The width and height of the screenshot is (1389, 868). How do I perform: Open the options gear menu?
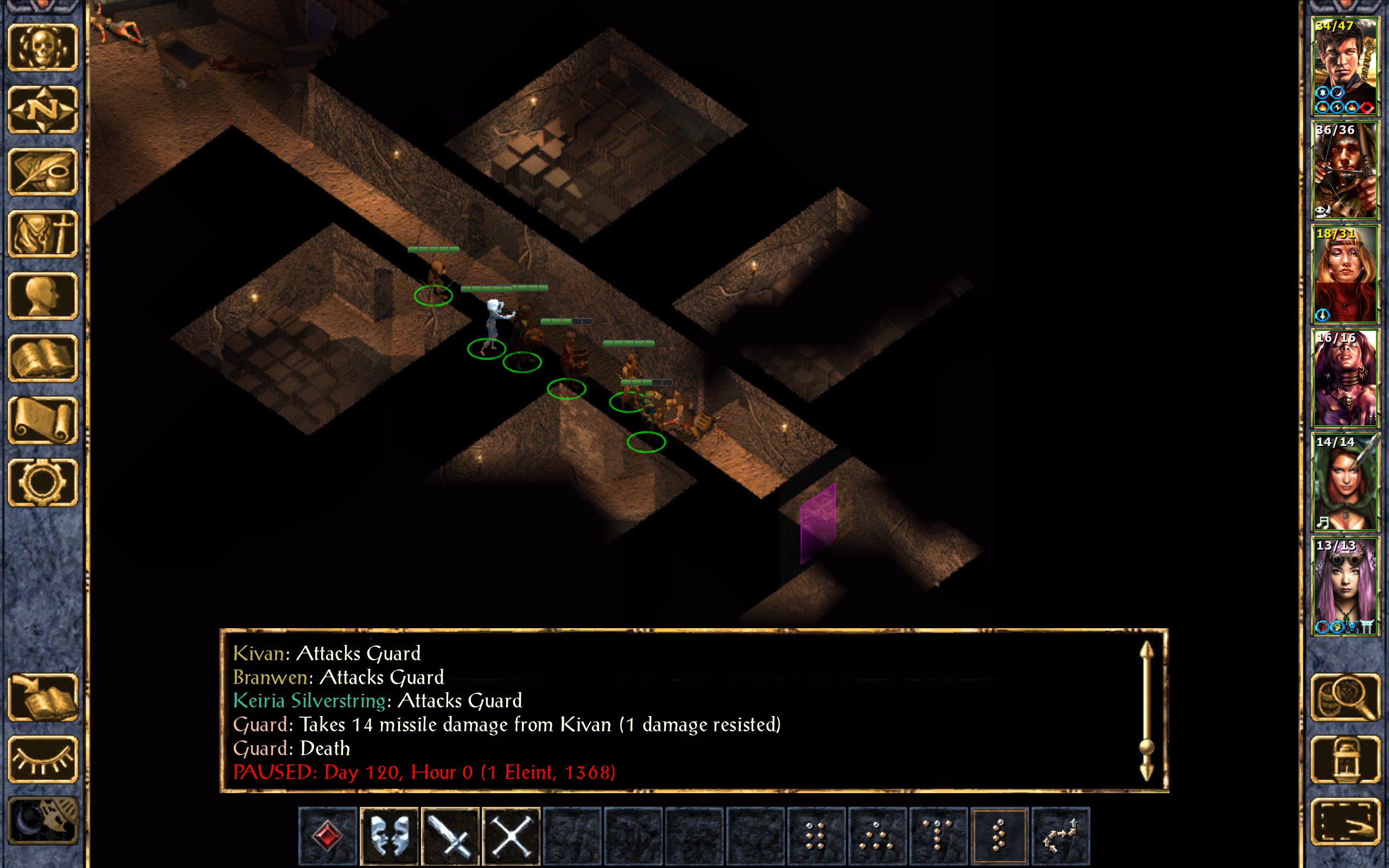[x=42, y=482]
